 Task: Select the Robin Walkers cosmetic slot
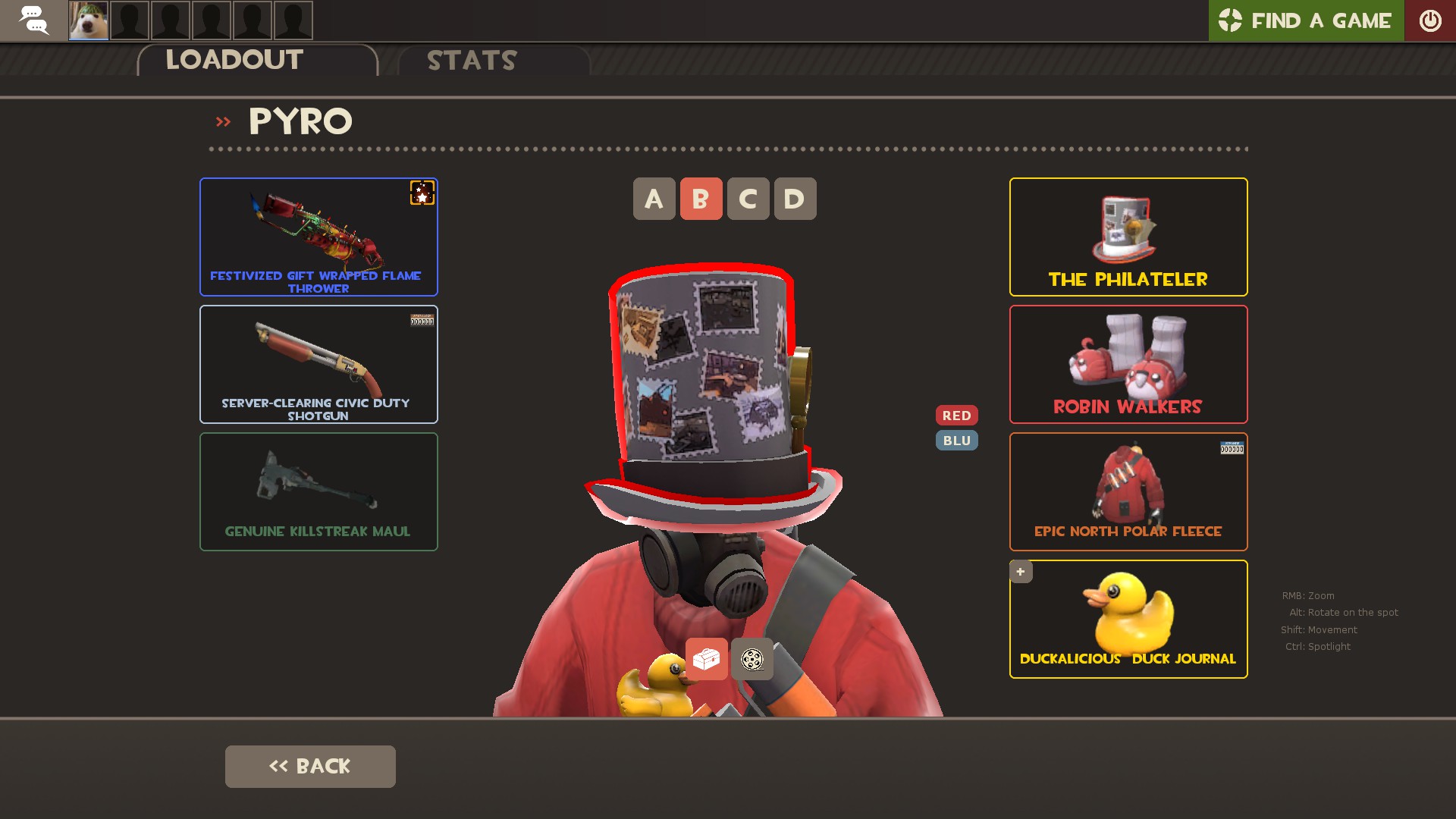pos(1128,364)
